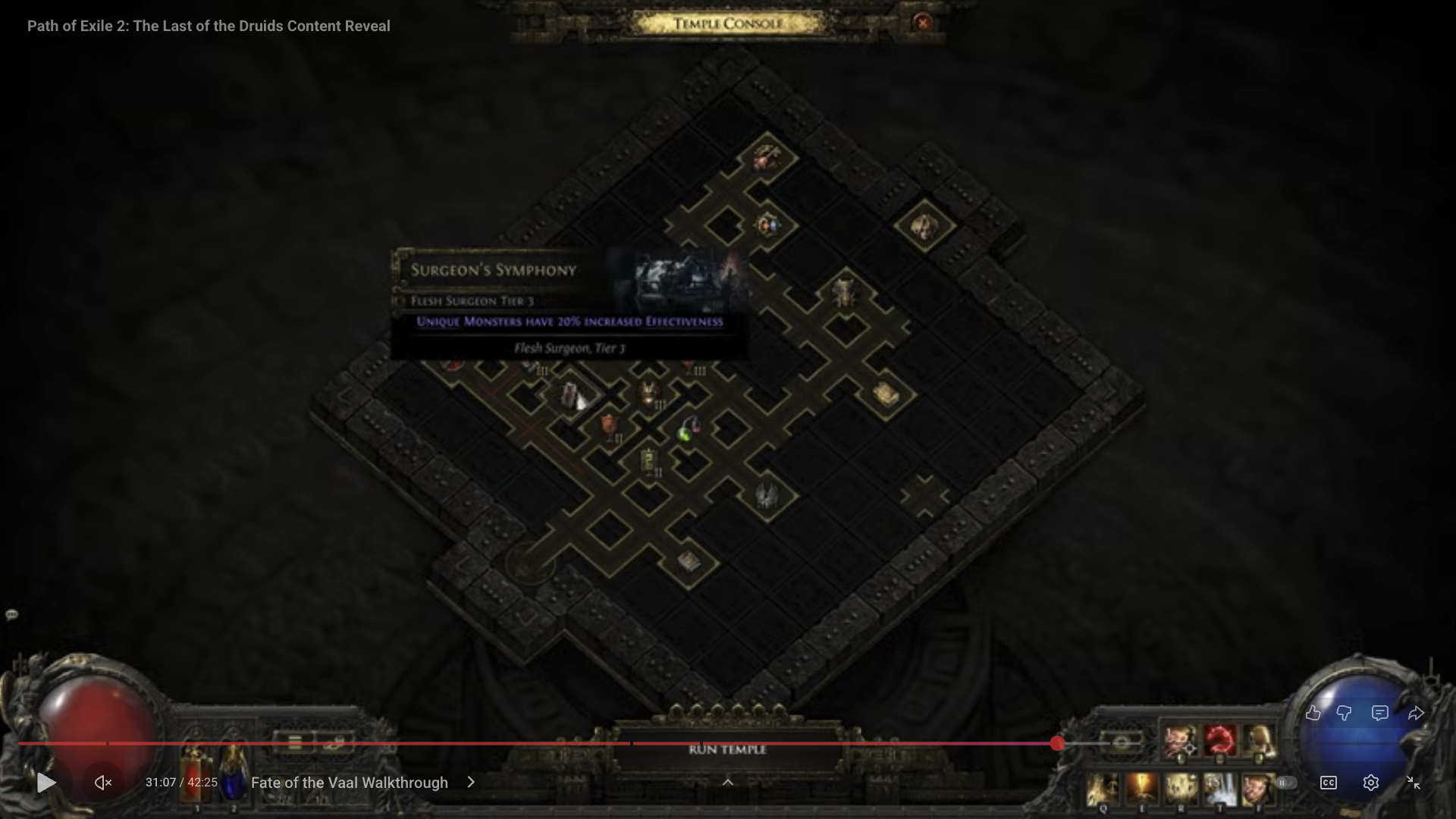
Task: Select the topmost temple room tile
Action: click(767, 158)
